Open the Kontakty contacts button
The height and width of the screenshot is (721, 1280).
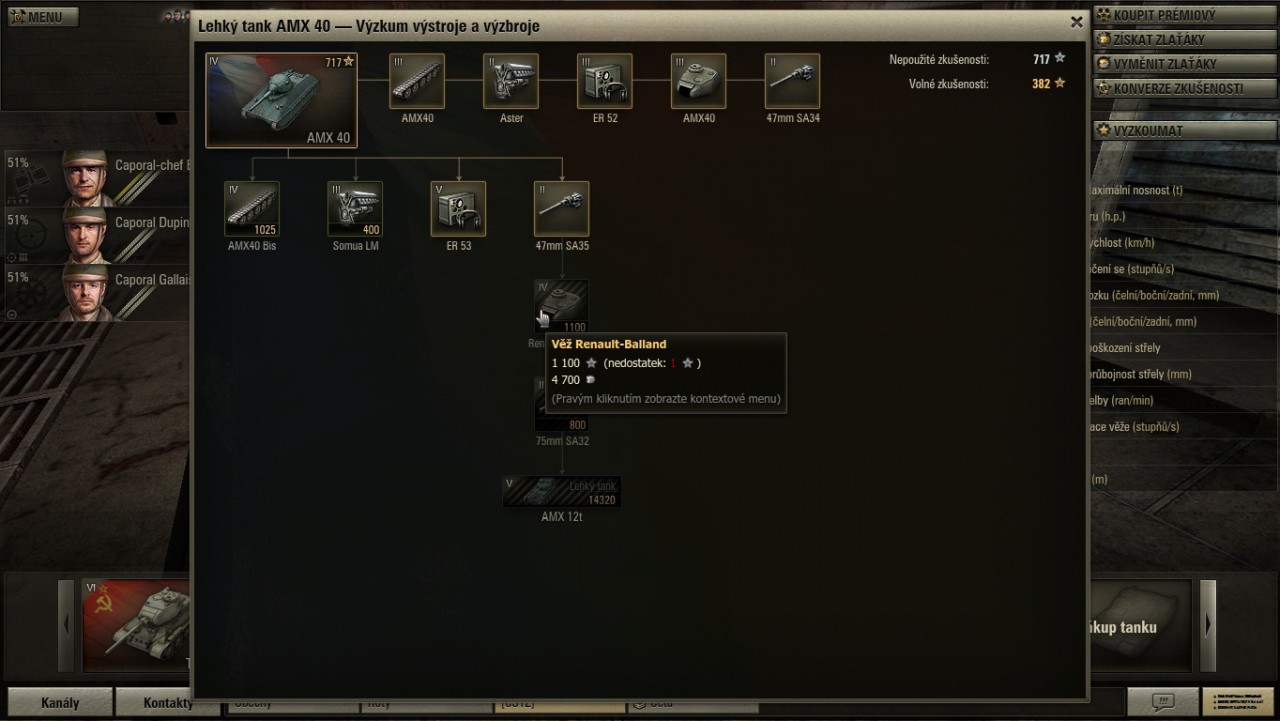pos(167,702)
